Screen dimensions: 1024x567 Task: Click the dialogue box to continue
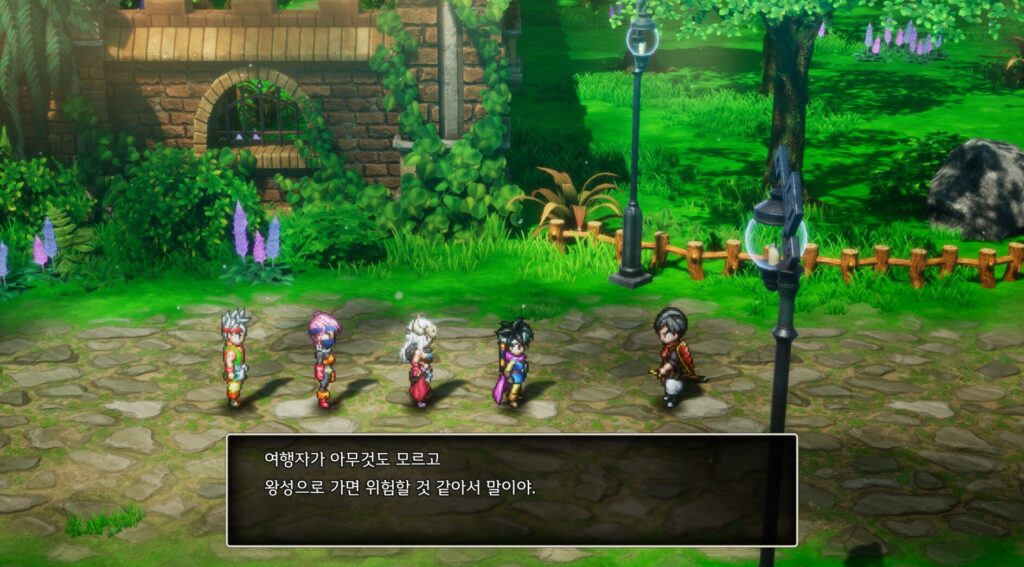point(511,490)
